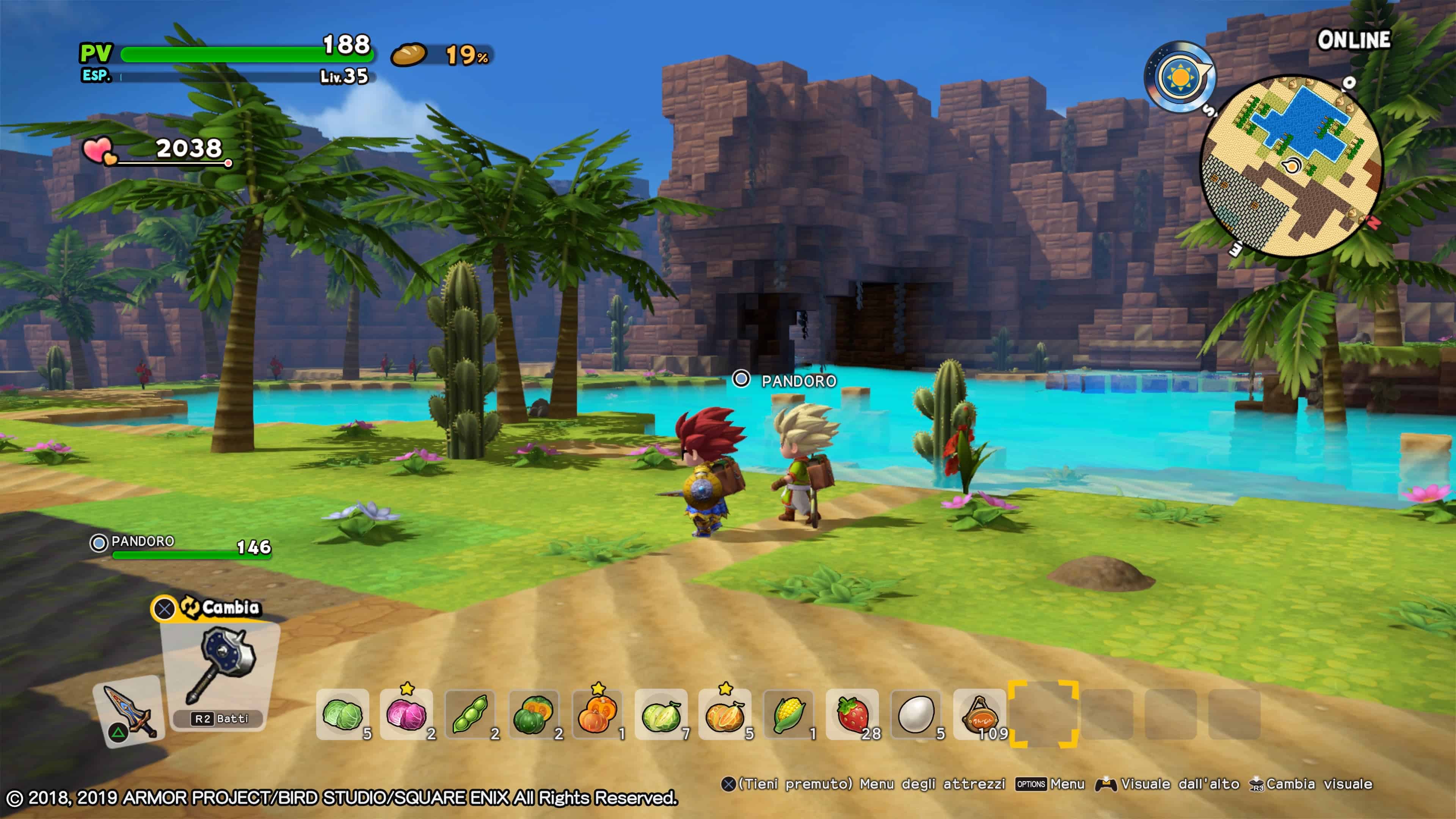The width and height of the screenshot is (1456, 819).
Task: Select the green pumpkin hotbar slot
Action: pos(533,714)
